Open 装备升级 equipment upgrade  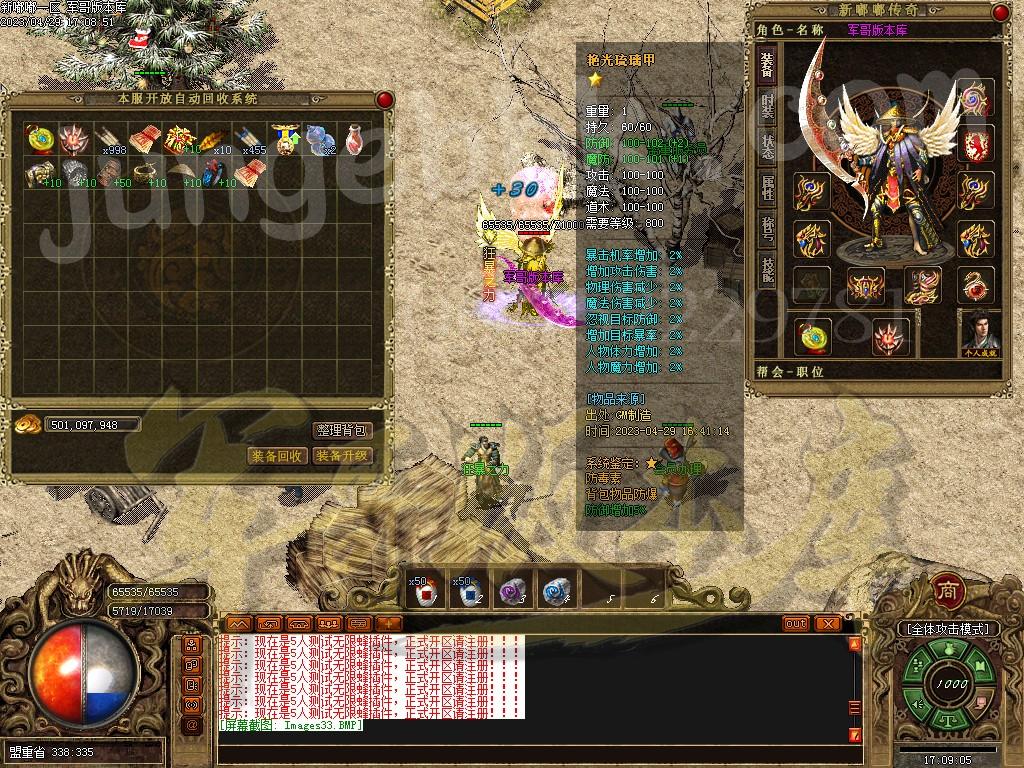click(343, 456)
